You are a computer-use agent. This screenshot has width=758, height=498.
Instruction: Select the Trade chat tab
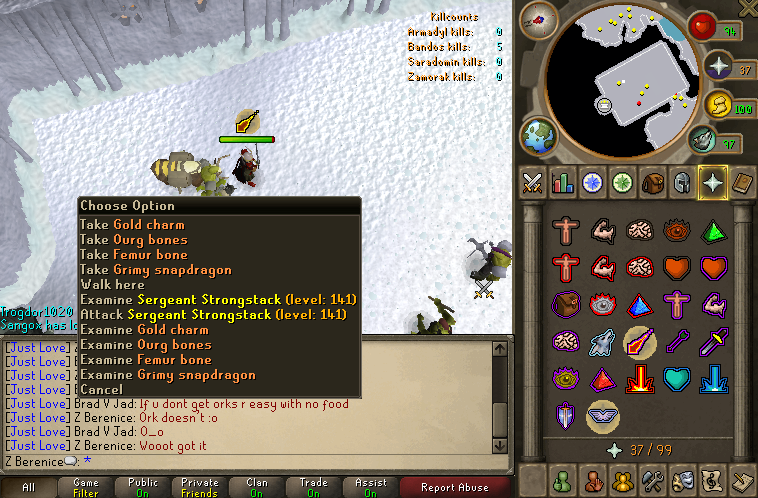pyautogui.click(x=313, y=488)
